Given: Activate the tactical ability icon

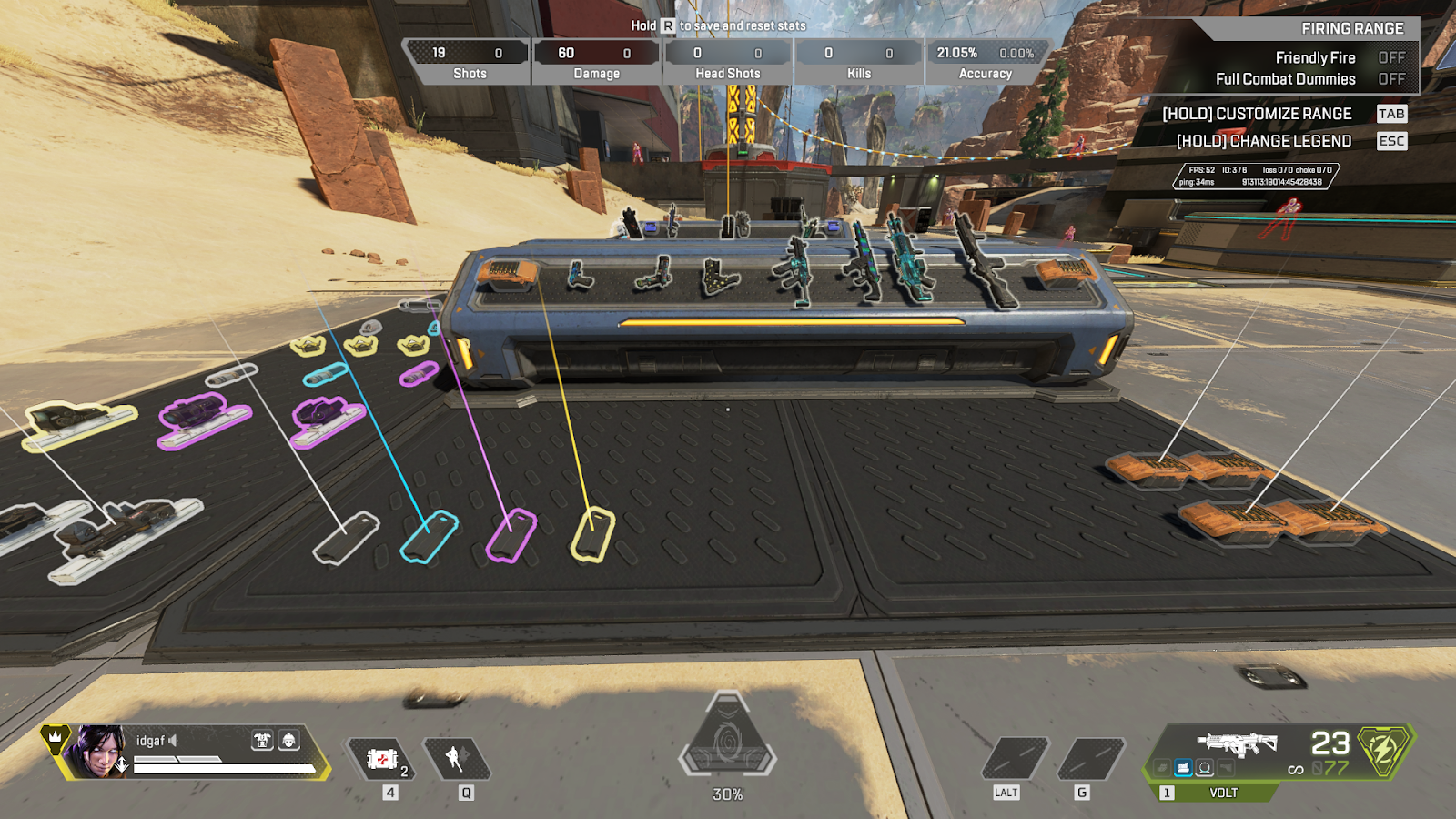Looking at the screenshot, I should pos(457,758).
